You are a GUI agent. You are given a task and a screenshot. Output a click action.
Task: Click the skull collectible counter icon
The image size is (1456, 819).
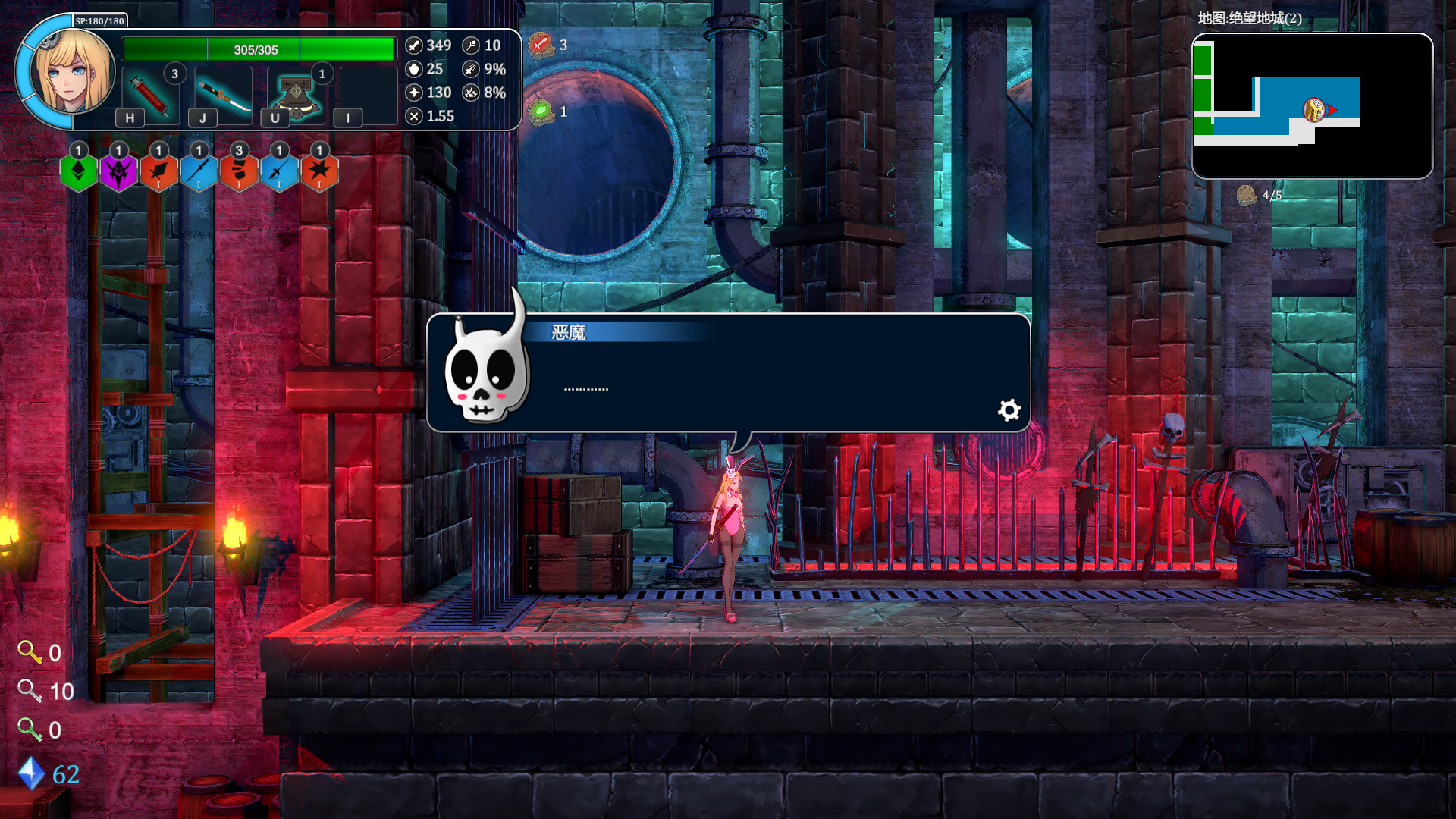pos(1246,196)
